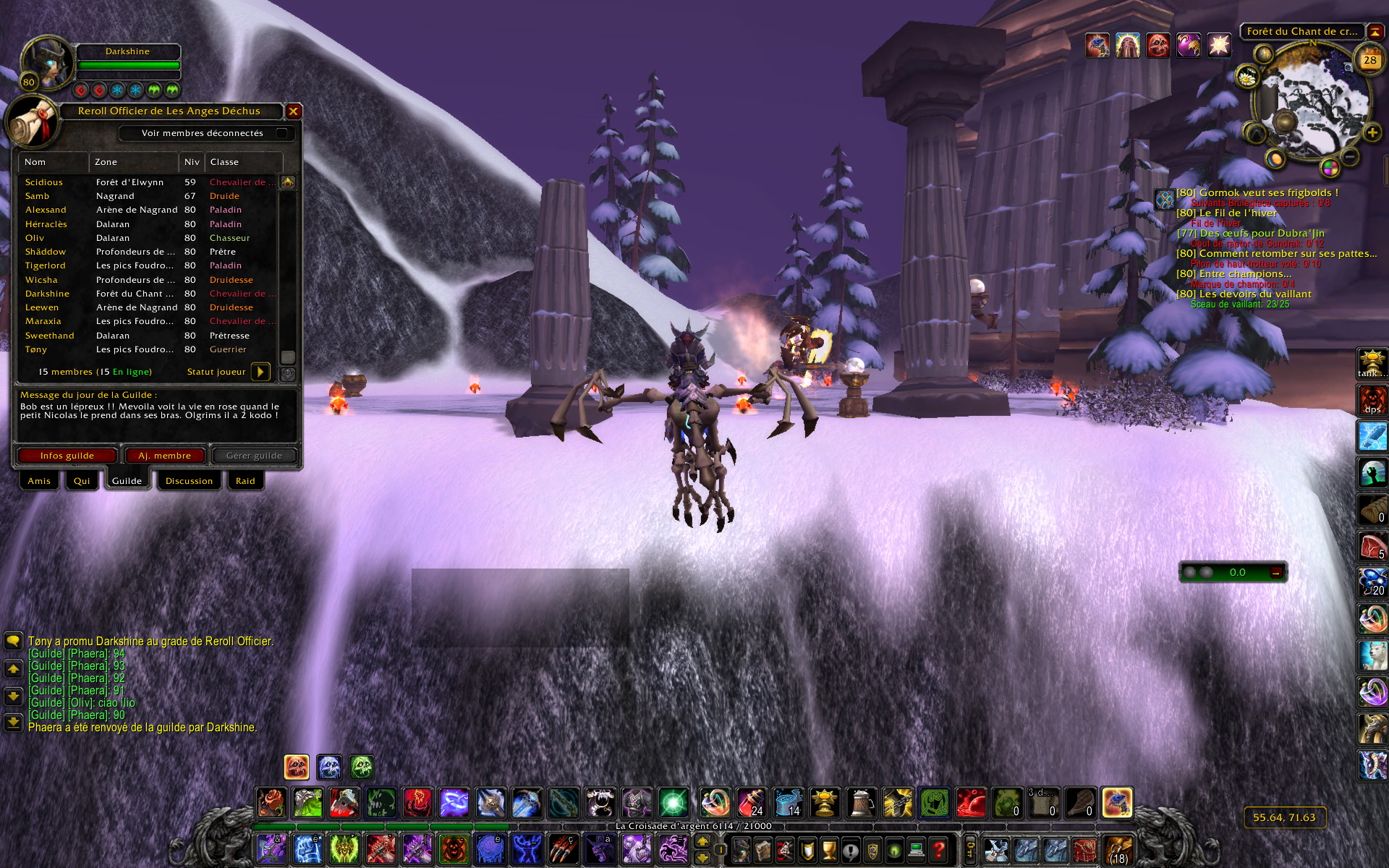Open the chat speech bubble menu
Image resolution: width=1389 pixels, height=868 pixels.
click(13, 641)
